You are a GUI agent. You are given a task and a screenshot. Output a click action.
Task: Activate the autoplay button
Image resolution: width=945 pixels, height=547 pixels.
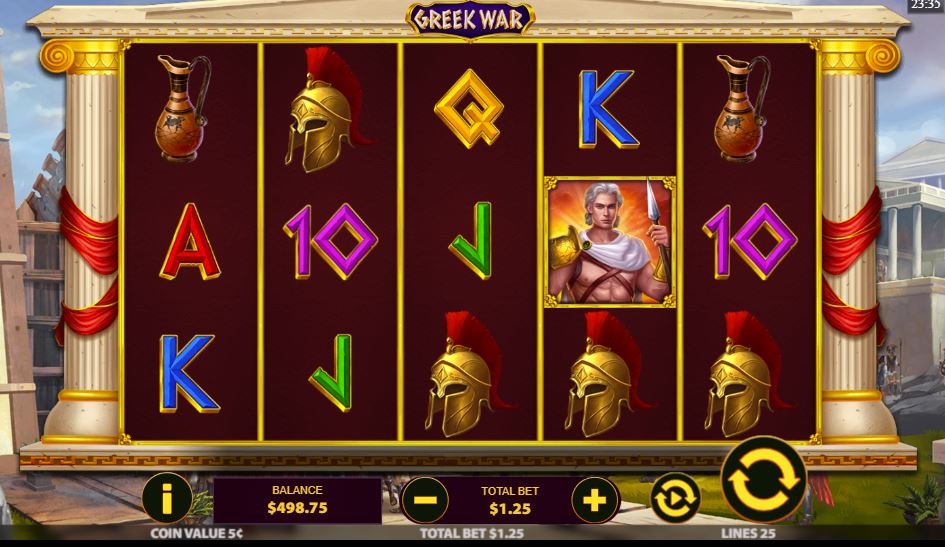[674, 497]
